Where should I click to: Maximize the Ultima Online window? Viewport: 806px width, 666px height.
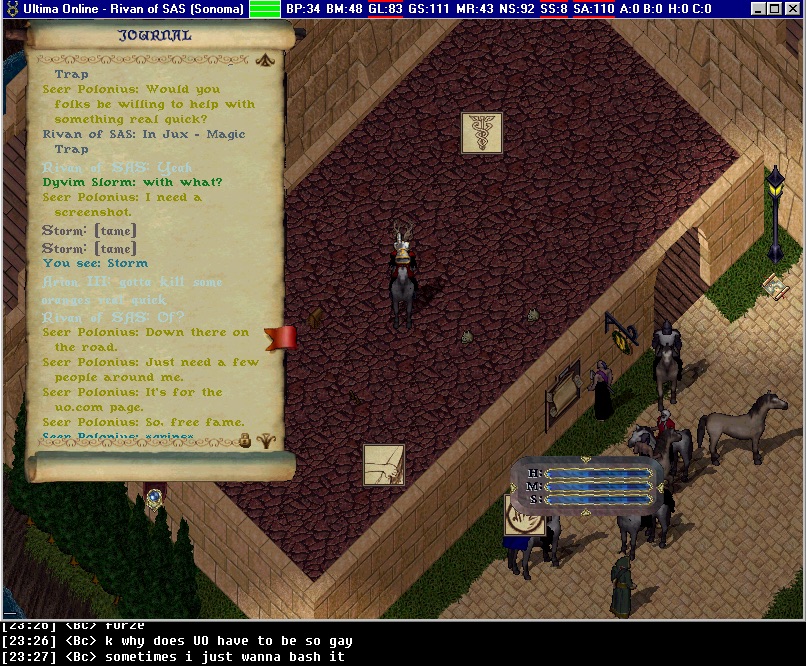pos(775,9)
